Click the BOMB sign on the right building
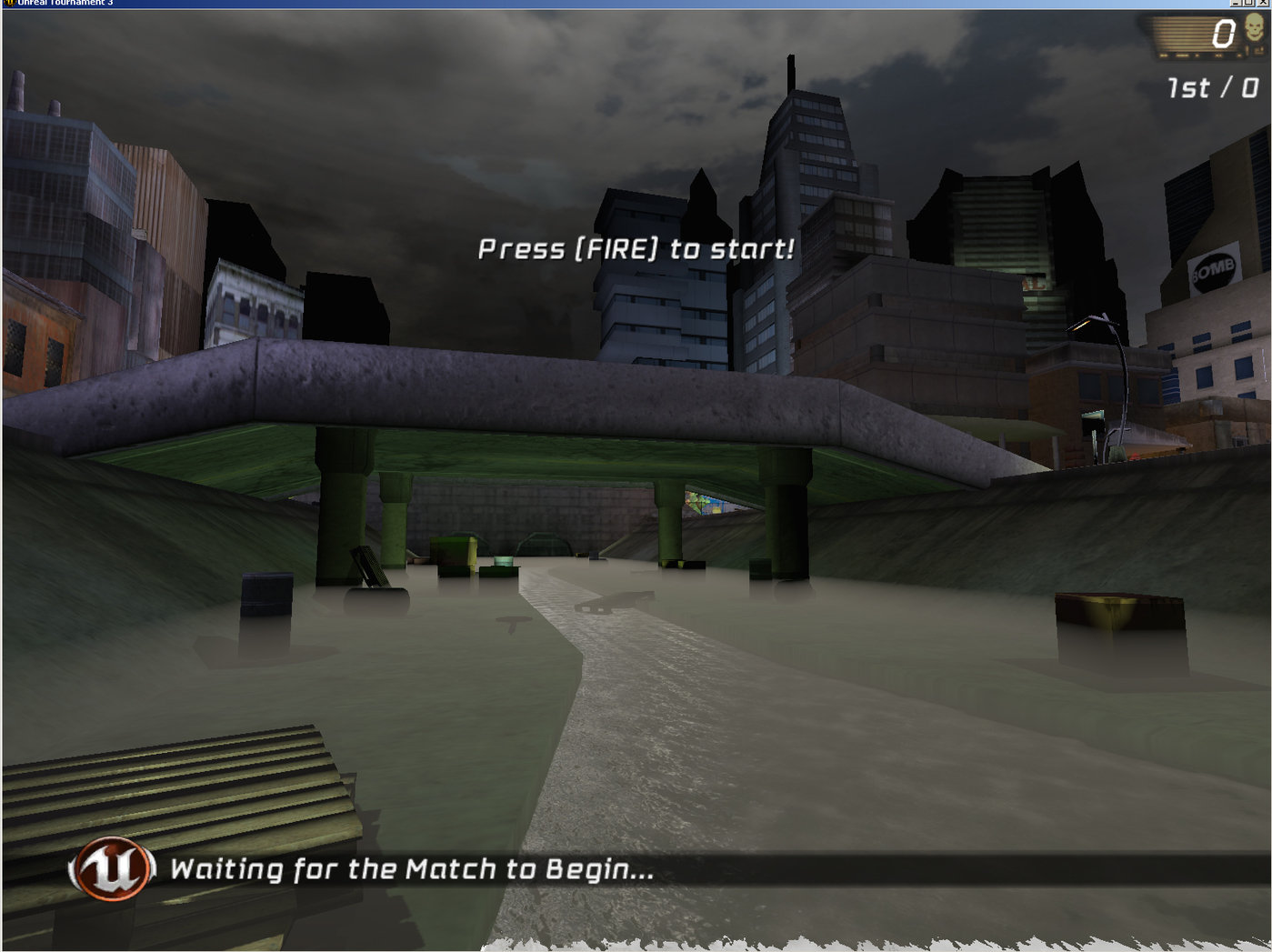Screen dimensions: 1272x952 click(1214, 270)
